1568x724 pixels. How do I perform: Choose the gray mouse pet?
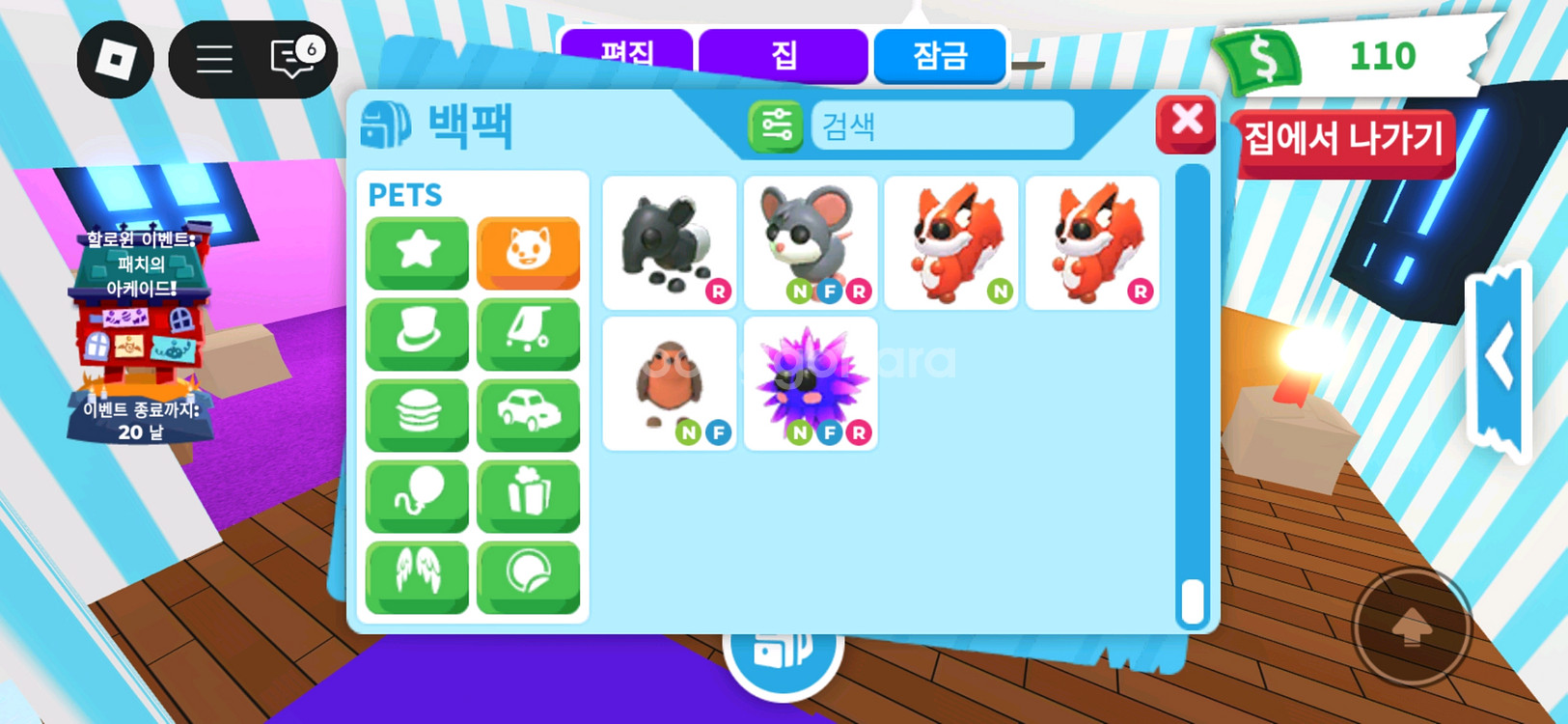pyautogui.click(x=810, y=242)
